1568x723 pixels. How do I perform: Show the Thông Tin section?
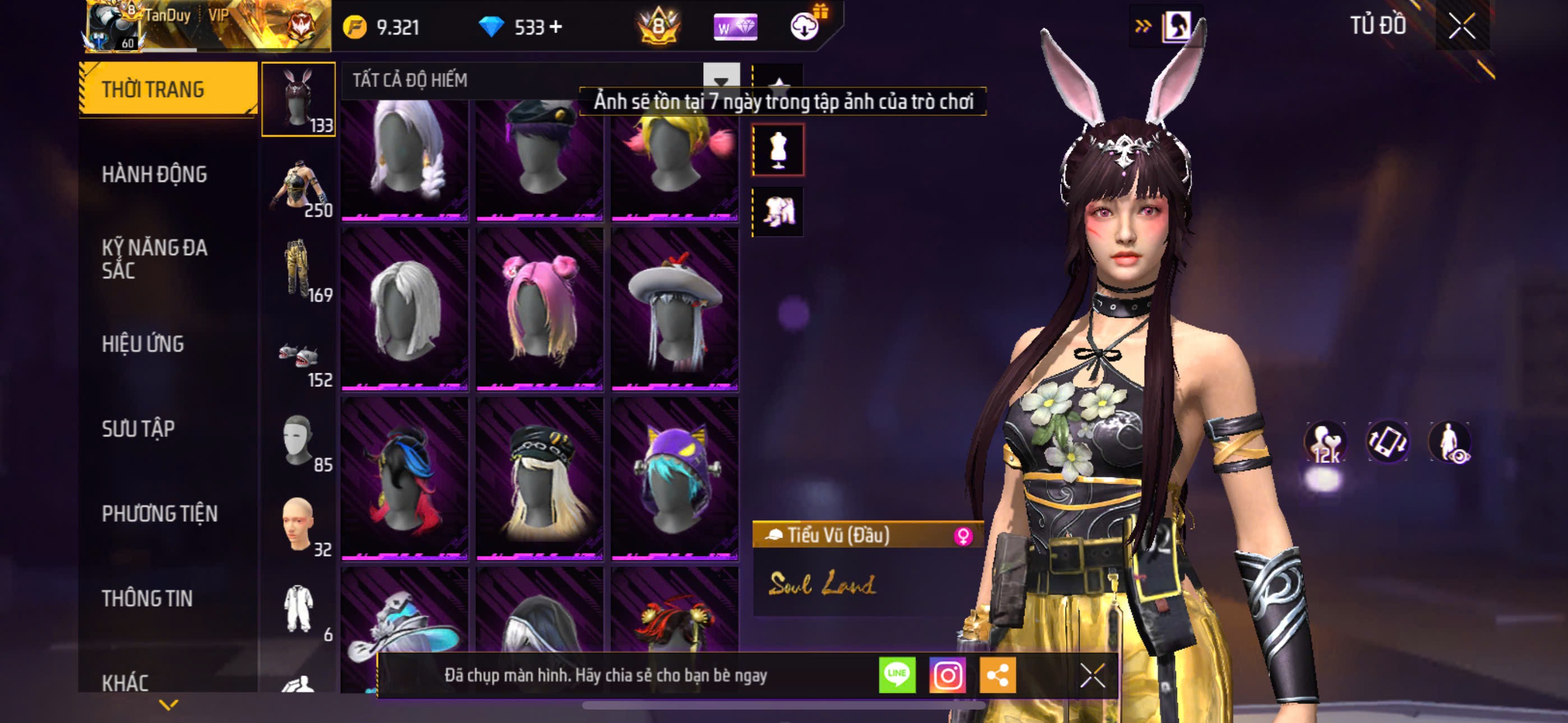[147, 599]
